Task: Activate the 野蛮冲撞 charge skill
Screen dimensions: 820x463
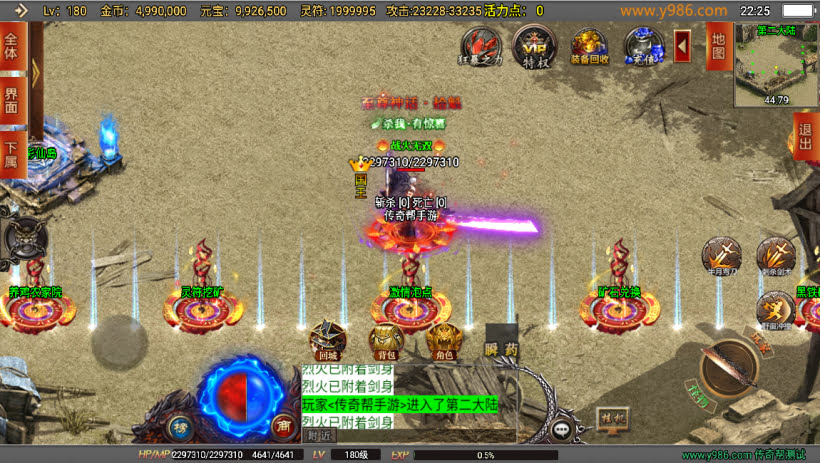Action: point(775,310)
